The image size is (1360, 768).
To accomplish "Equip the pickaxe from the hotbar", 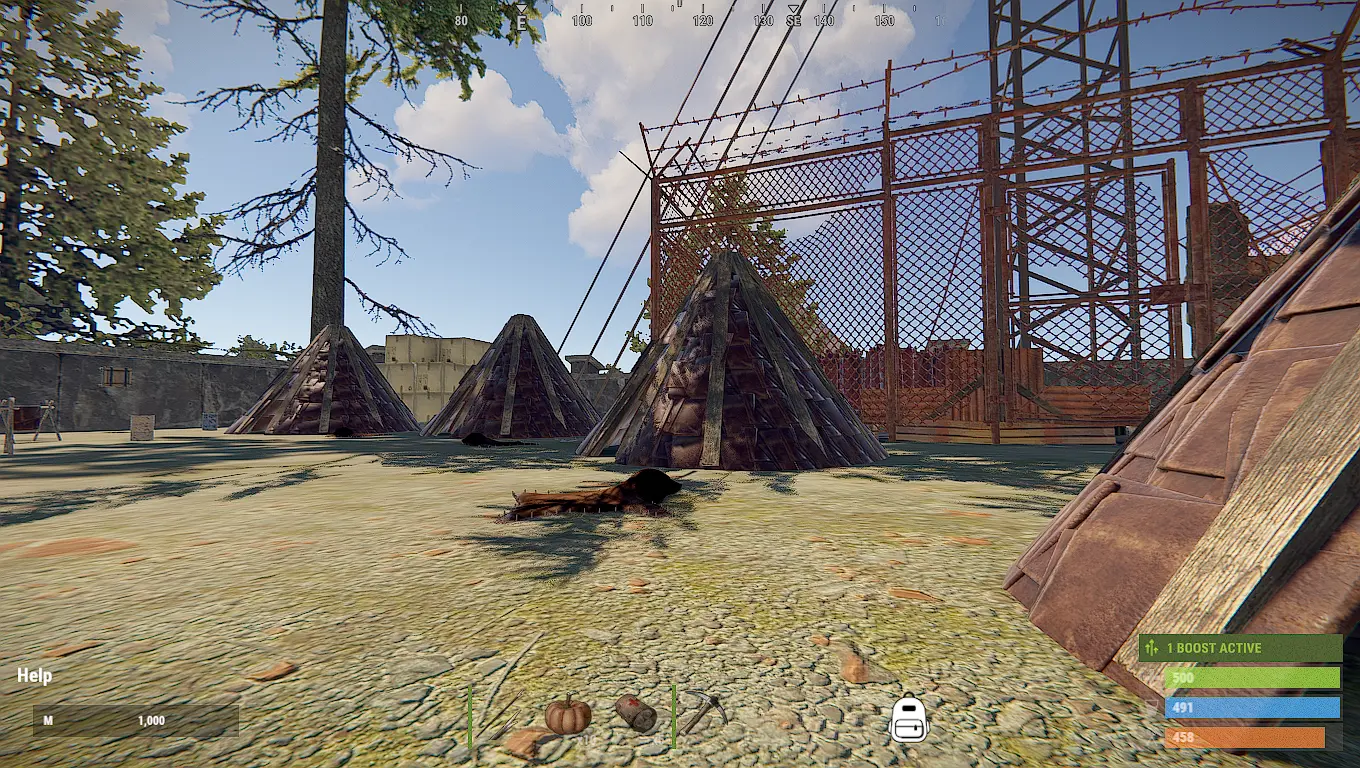I will coord(706,712).
